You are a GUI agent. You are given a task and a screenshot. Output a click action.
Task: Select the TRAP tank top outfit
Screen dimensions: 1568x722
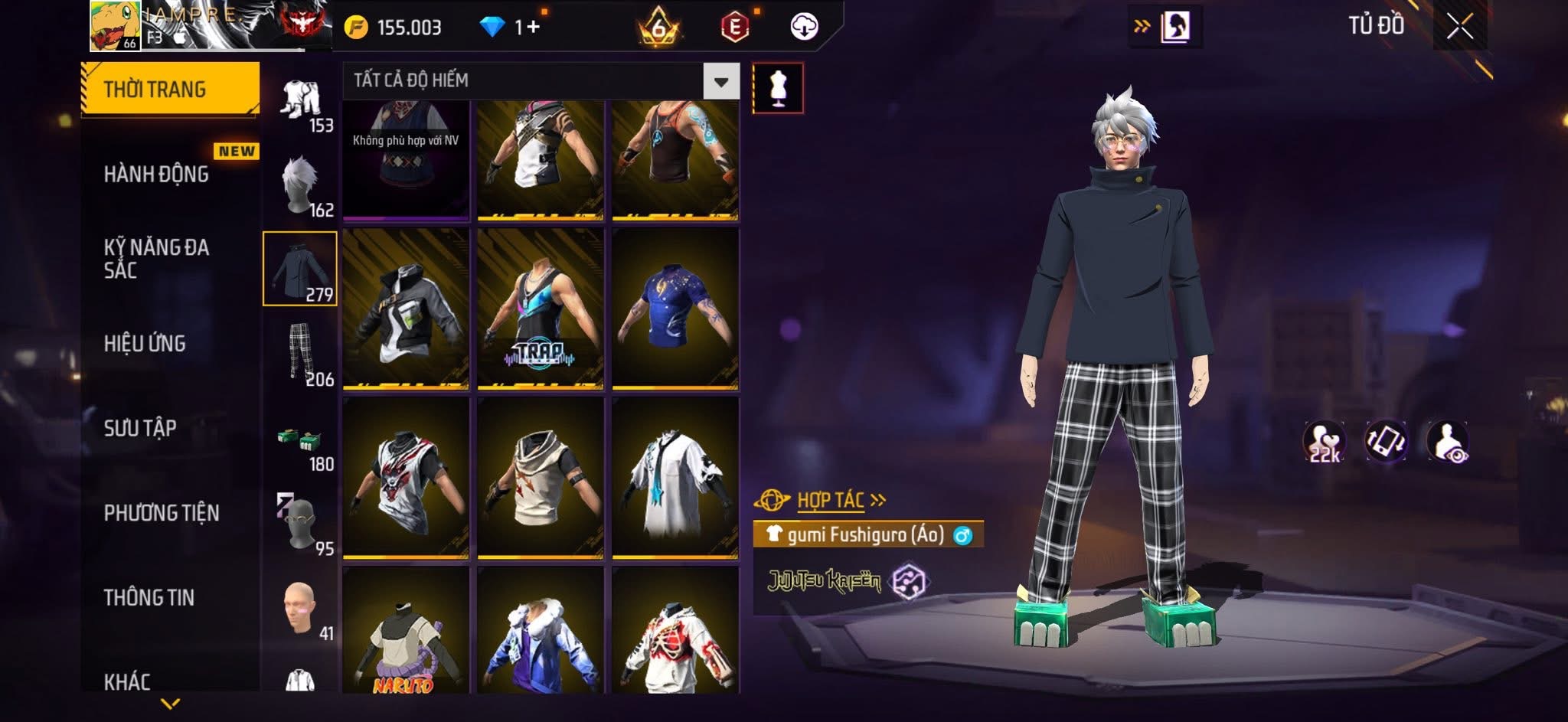(541, 309)
